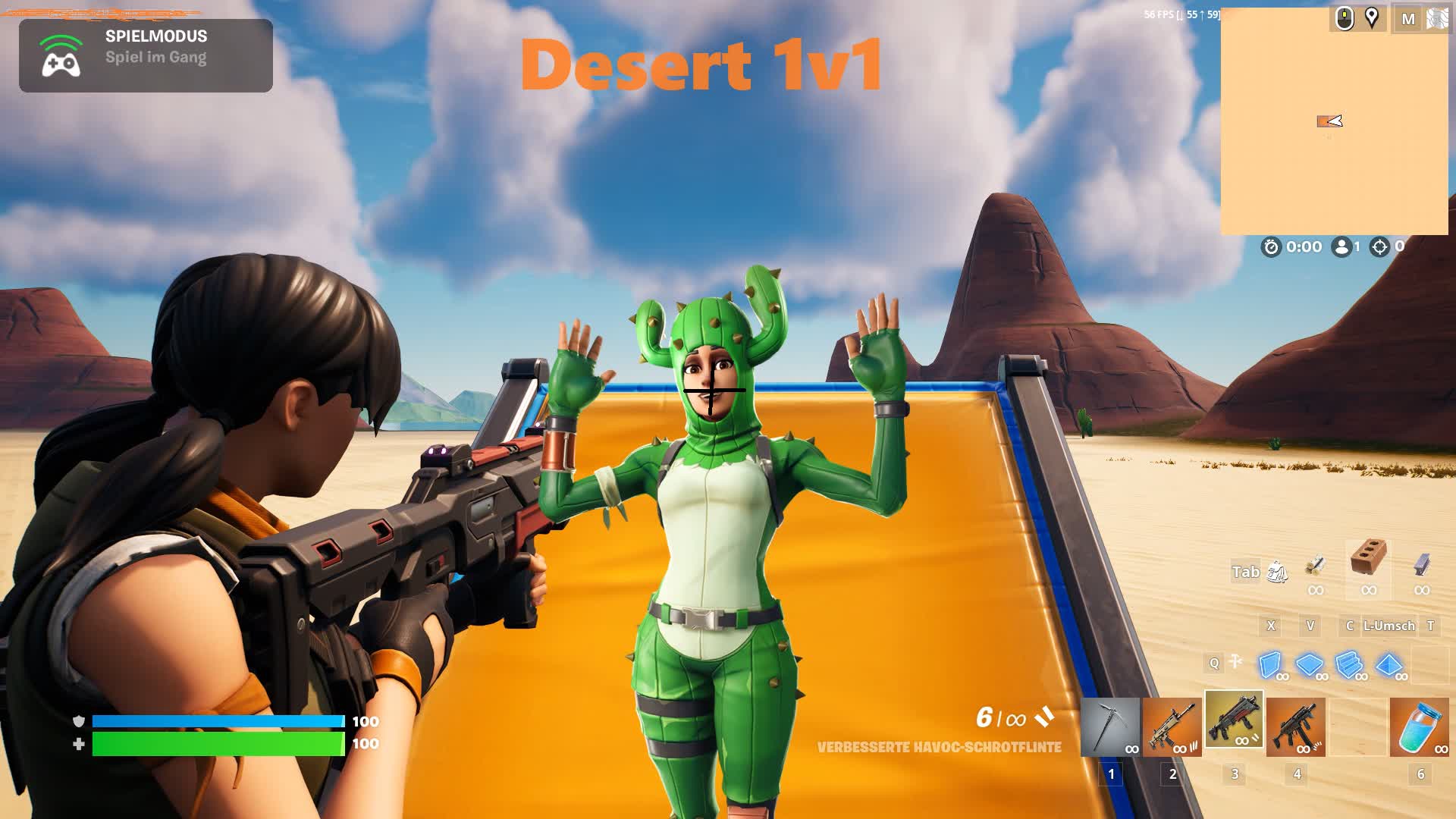
Task: Click the place marker pin icon above the minimap
Action: coord(1373,18)
